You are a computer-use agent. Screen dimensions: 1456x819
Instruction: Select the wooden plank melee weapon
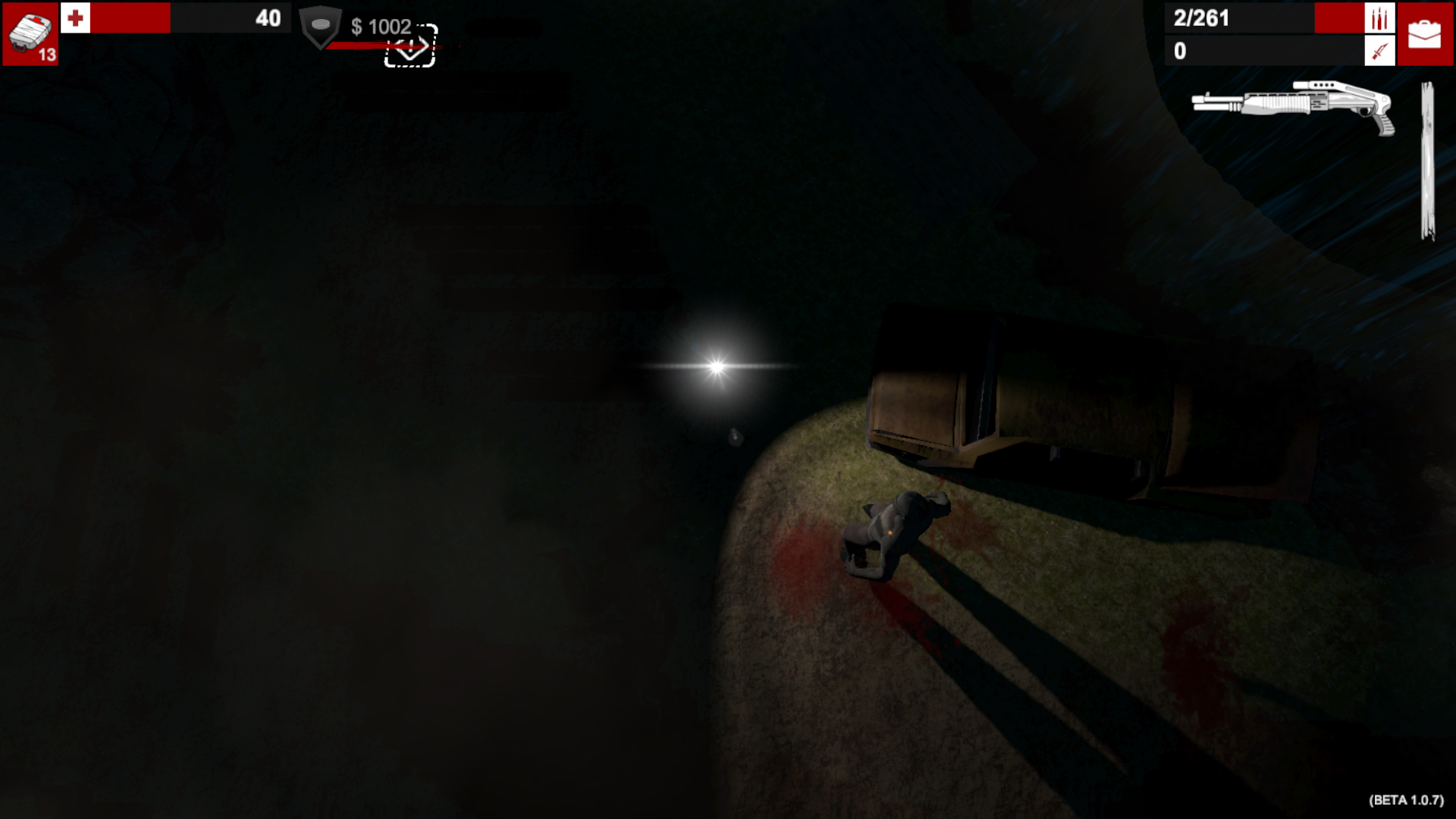[x=1426, y=159]
